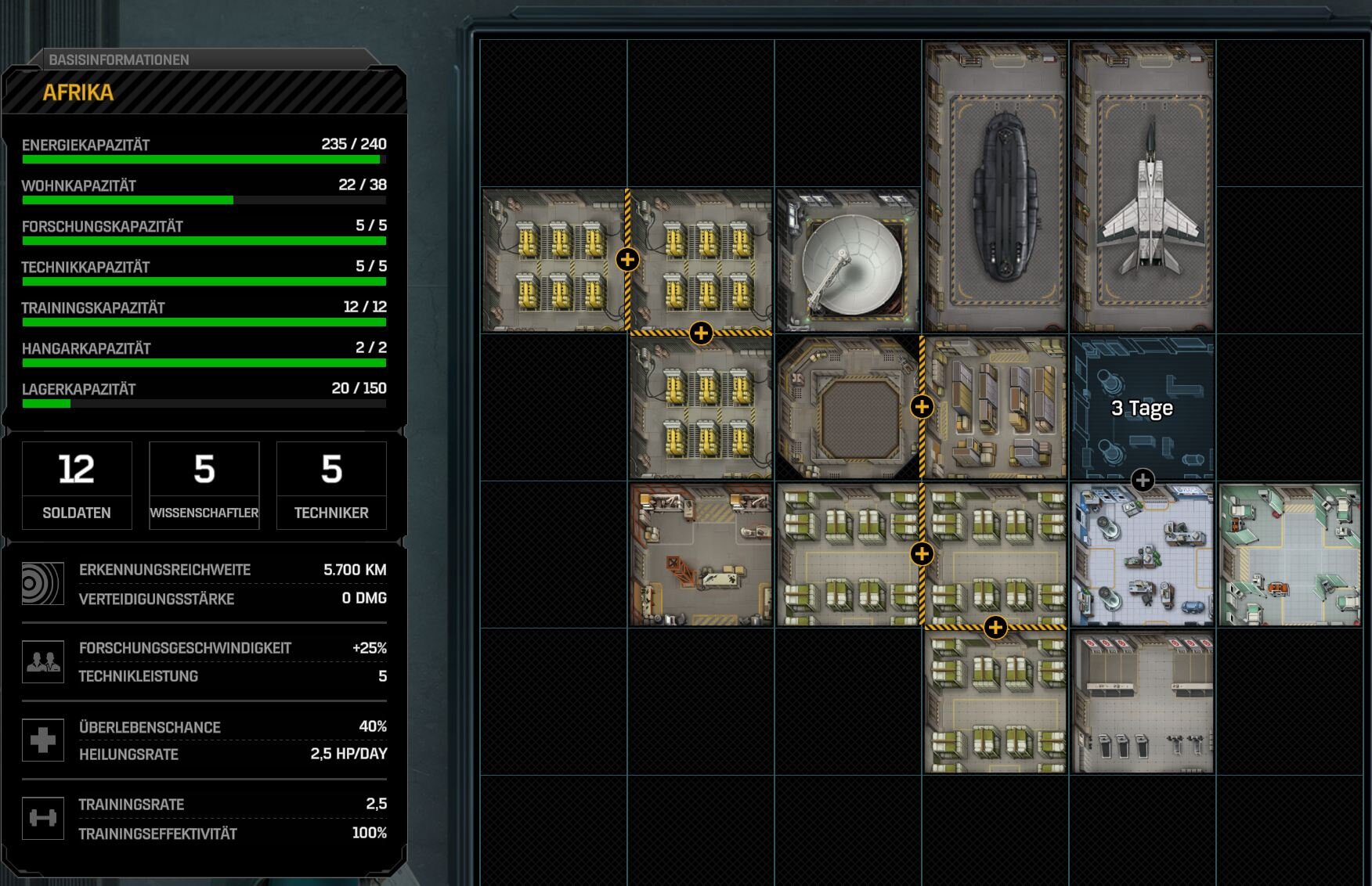Choose the octagonal access lift tile

[x=848, y=408]
